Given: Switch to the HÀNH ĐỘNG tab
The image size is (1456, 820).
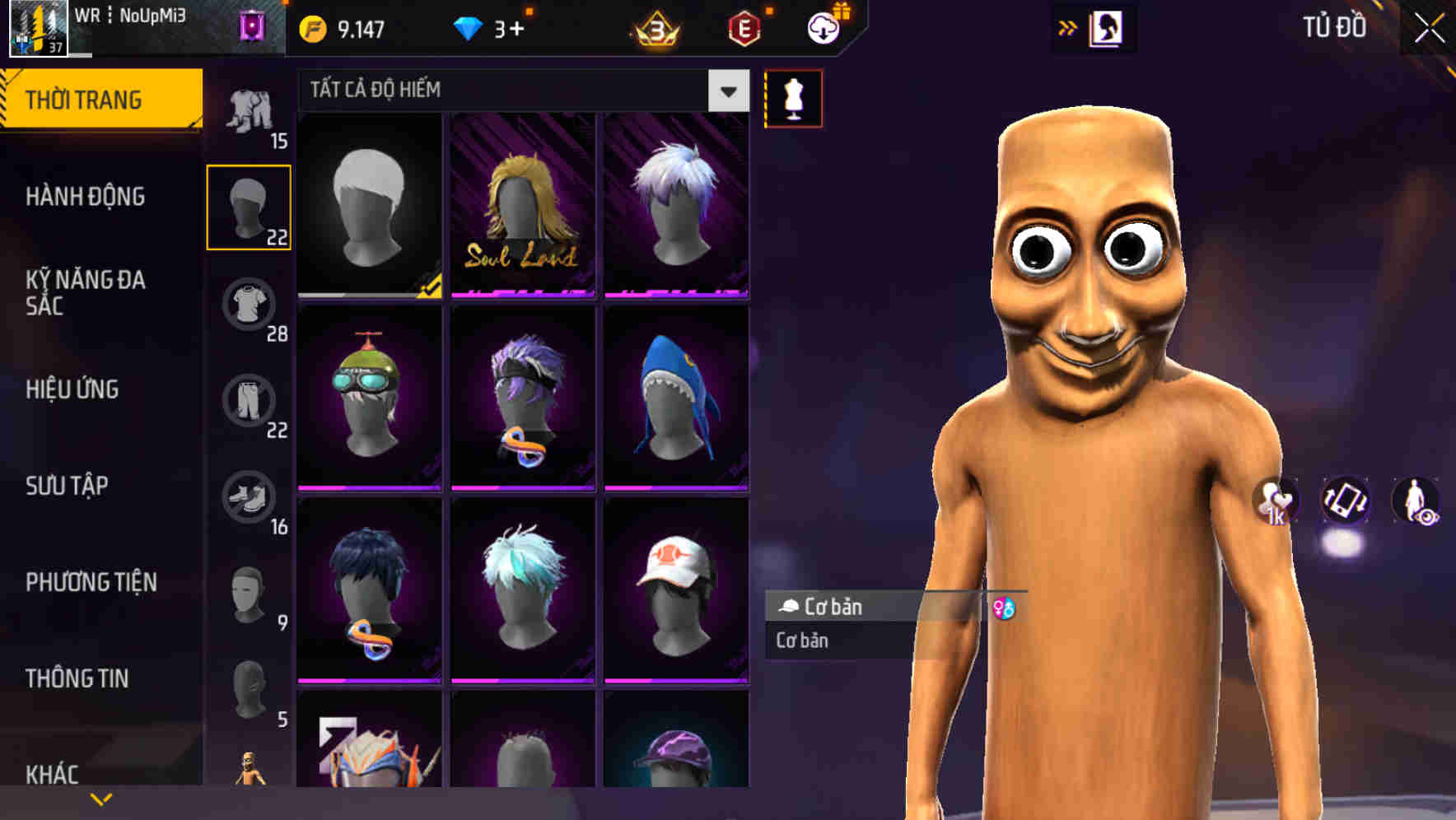Looking at the screenshot, I should click(86, 196).
